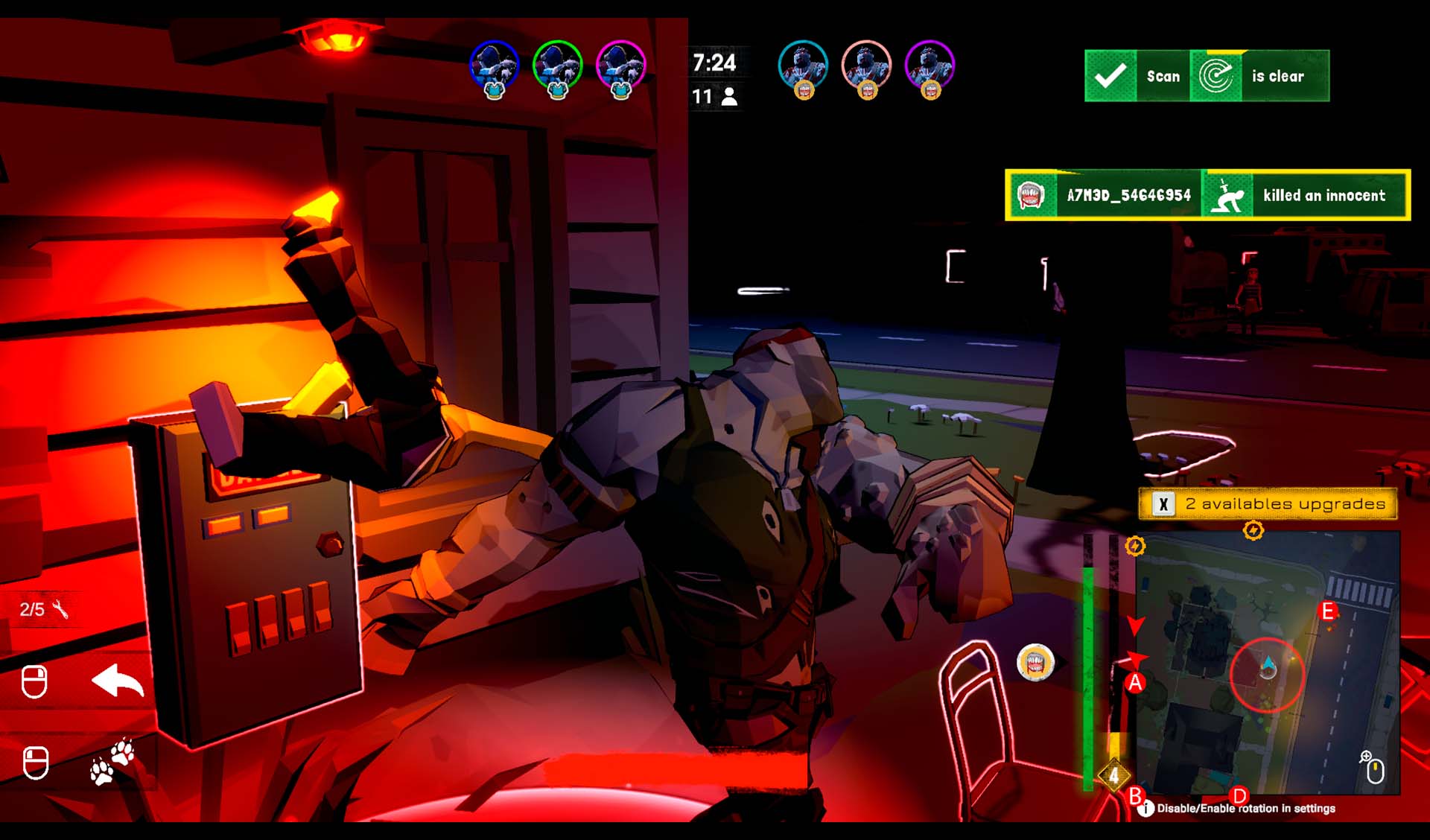Select the blue-ringed player avatar
Screen dimensions: 1430x840
pyautogui.click(x=494, y=66)
